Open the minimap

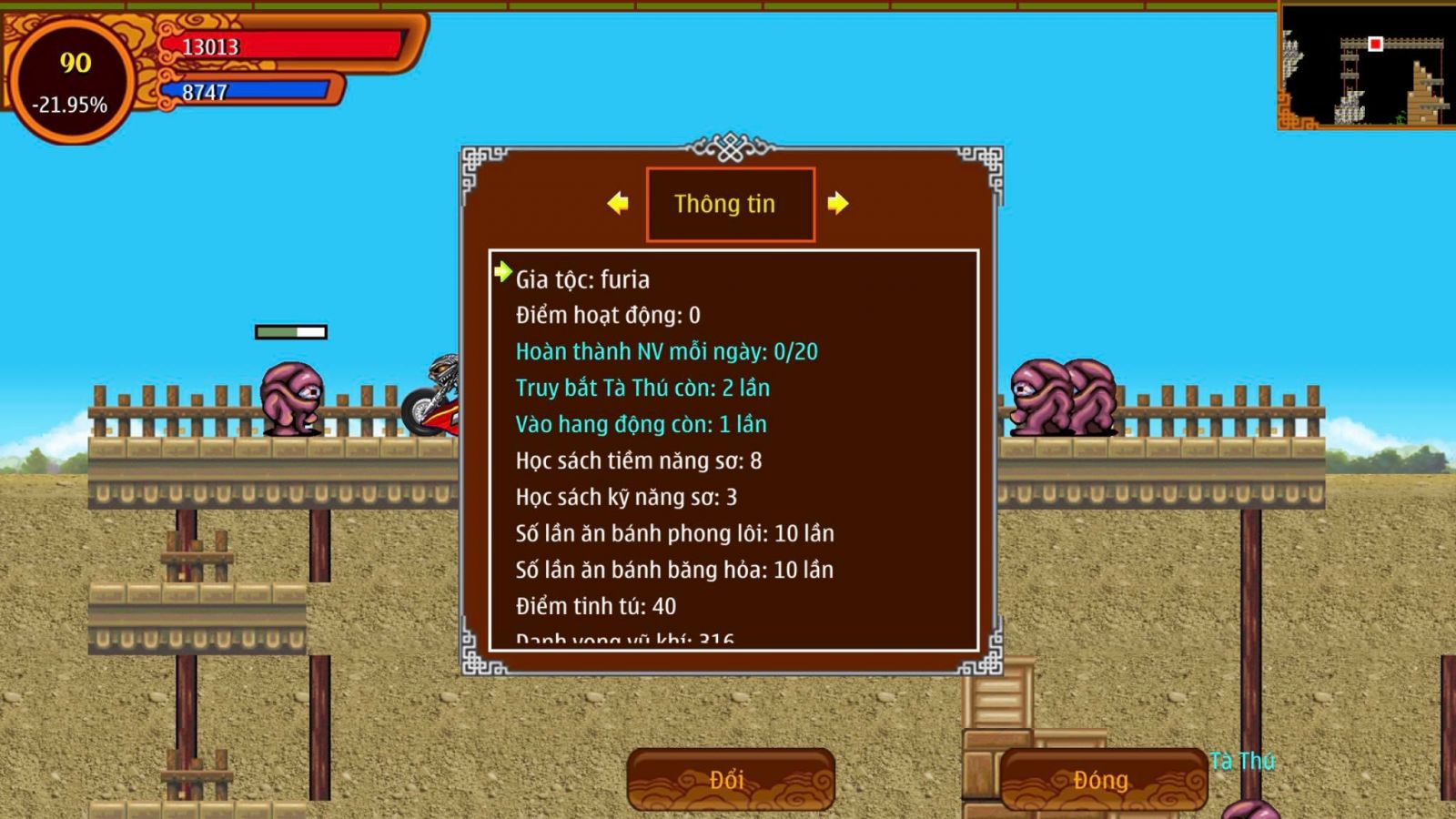click(1365, 66)
